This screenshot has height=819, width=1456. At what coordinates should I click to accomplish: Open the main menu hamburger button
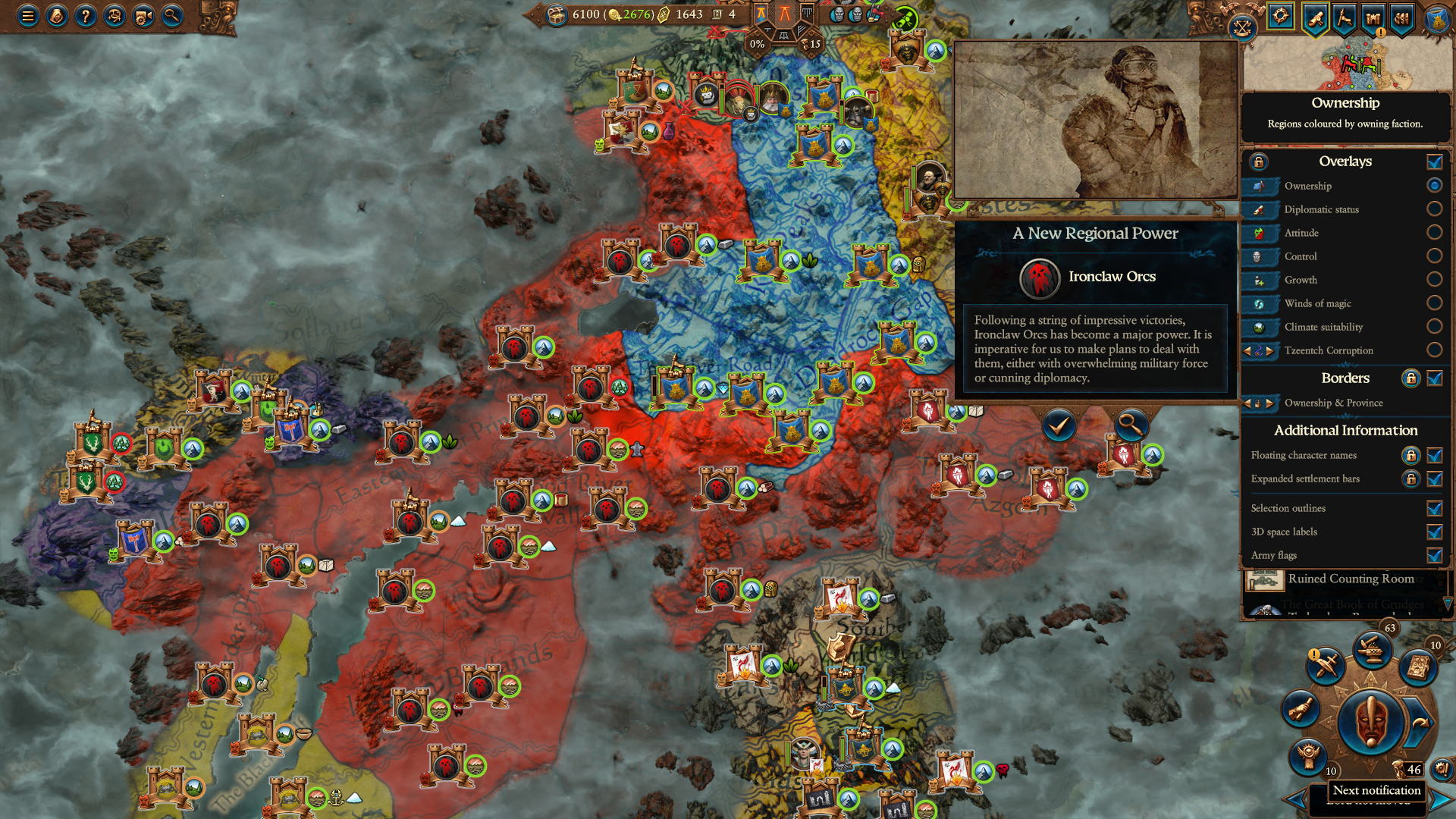tap(28, 15)
